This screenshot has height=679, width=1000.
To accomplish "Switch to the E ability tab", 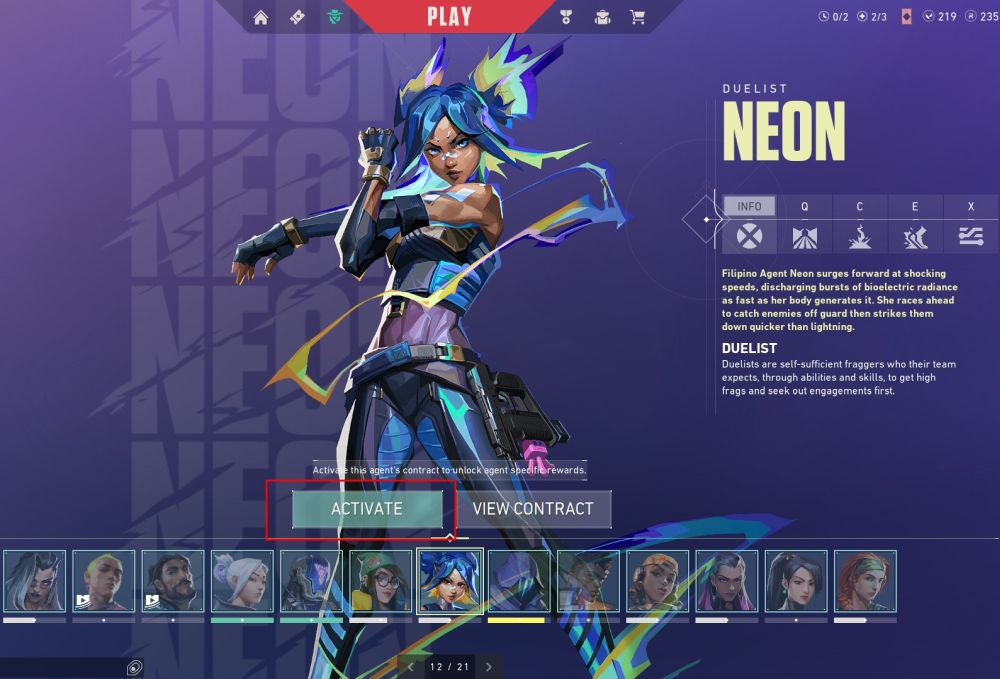I will 915,206.
